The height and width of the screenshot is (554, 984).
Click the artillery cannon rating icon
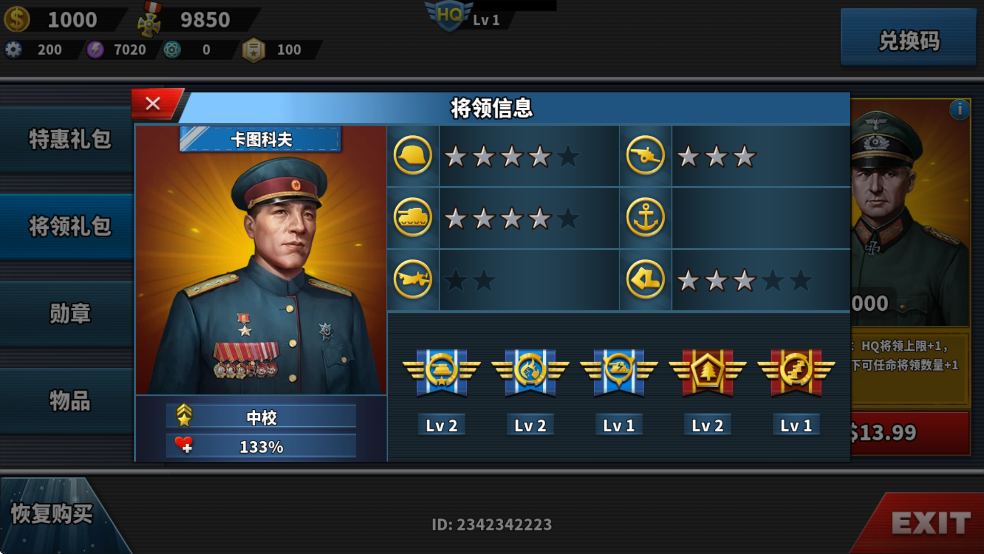tap(646, 156)
